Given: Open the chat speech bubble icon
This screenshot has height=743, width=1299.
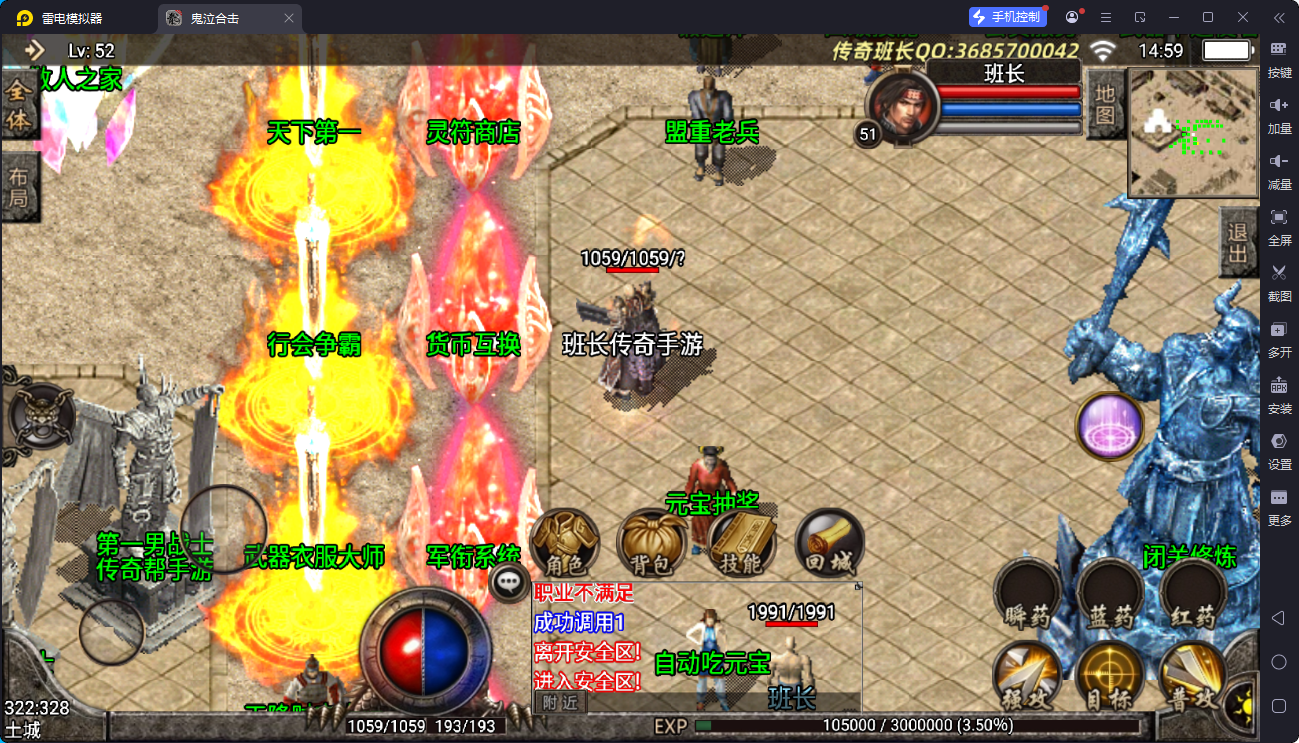Looking at the screenshot, I should point(510,582).
